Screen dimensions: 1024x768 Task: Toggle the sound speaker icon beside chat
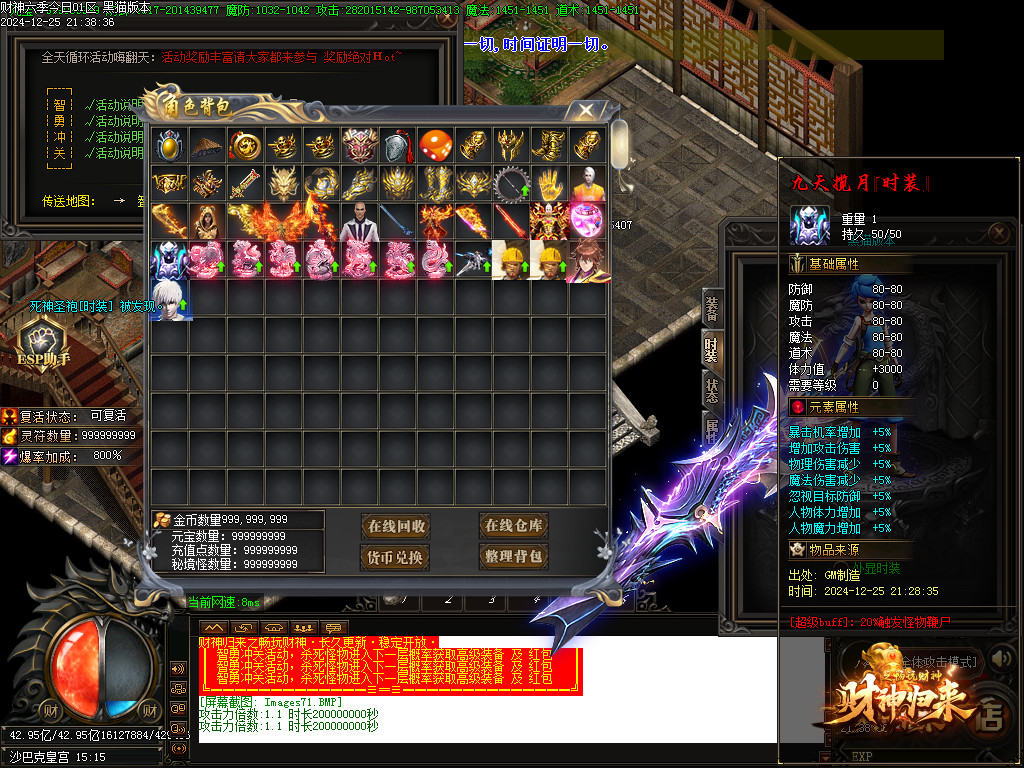[179, 668]
